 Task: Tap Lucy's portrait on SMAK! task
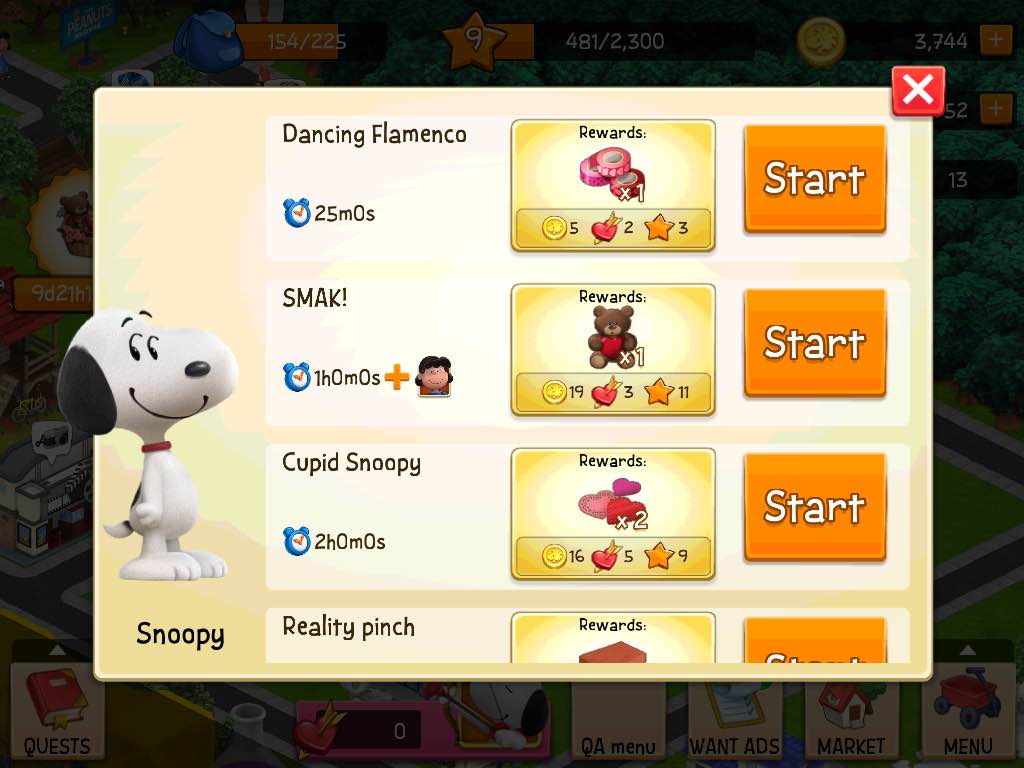point(433,377)
